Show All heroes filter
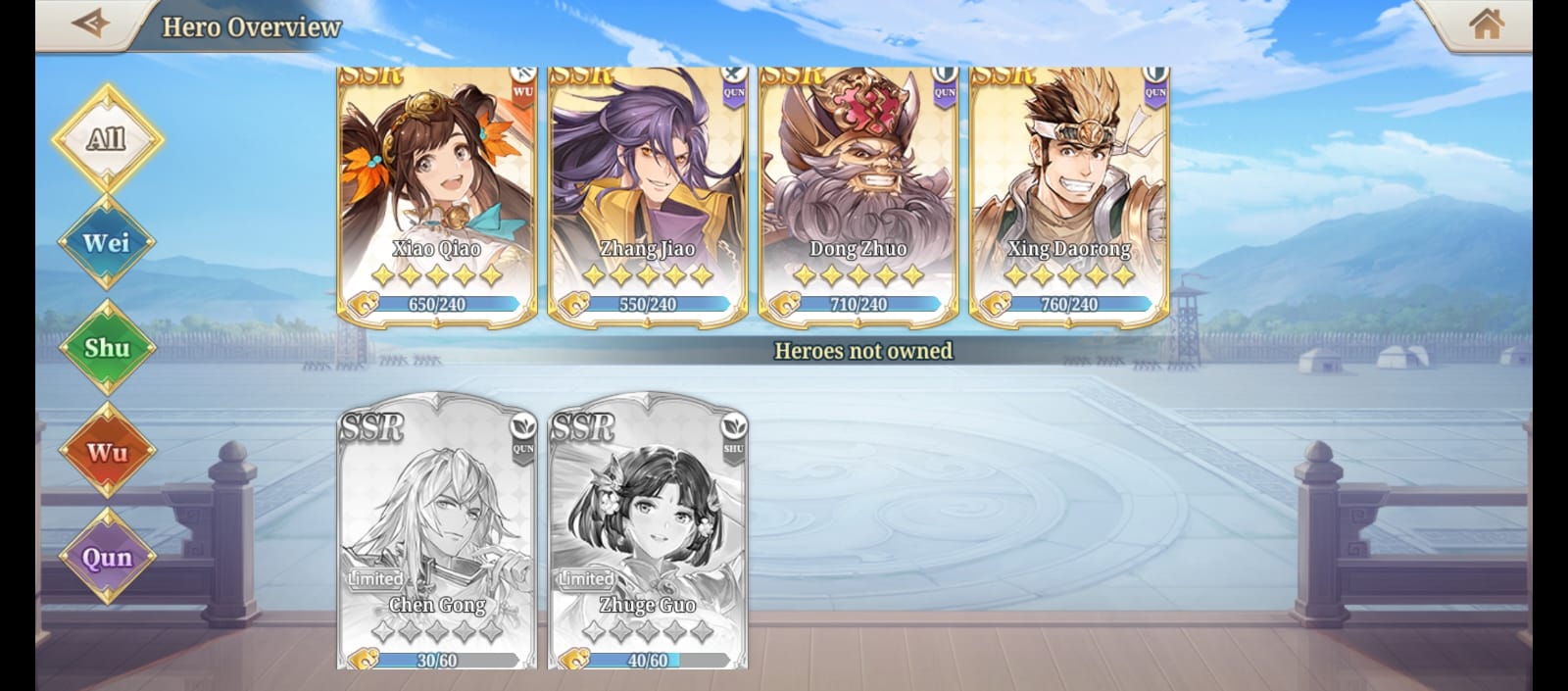Screen dimensions: 1568x691 click(106, 138)
